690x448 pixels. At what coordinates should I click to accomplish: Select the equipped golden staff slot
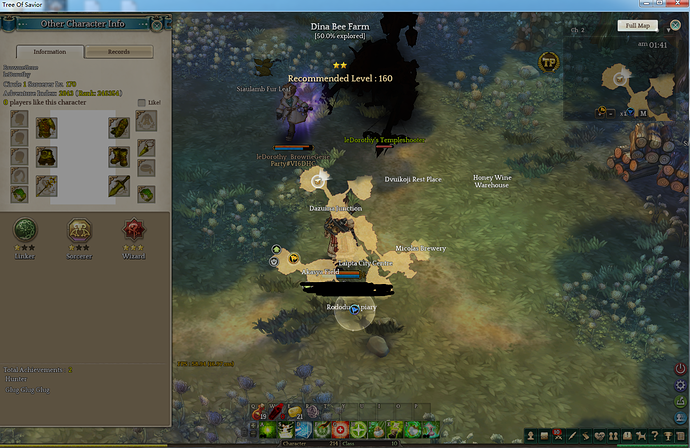[x=46, y=184]
